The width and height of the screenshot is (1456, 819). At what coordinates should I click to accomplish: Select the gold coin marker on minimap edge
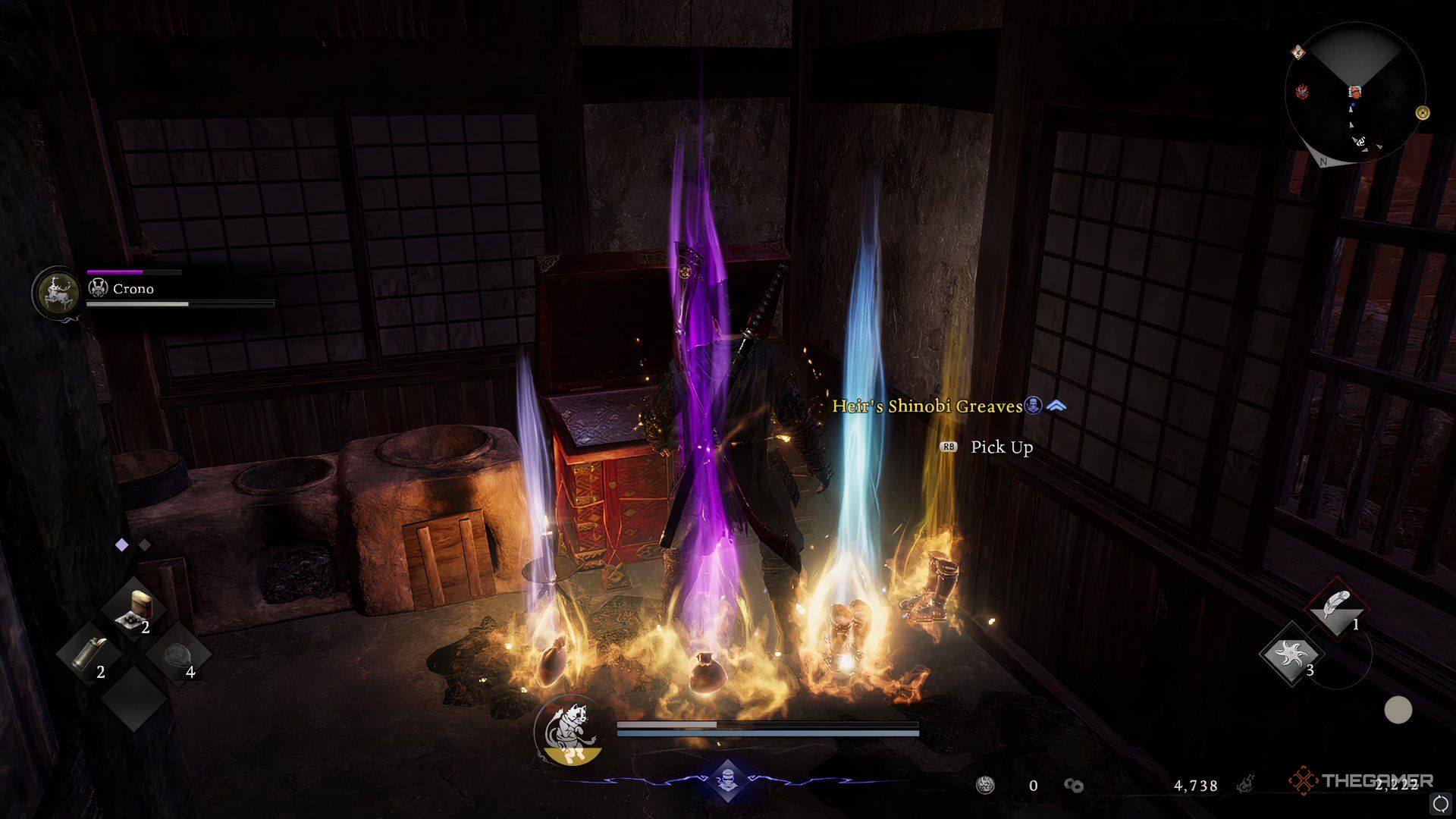1423,113
